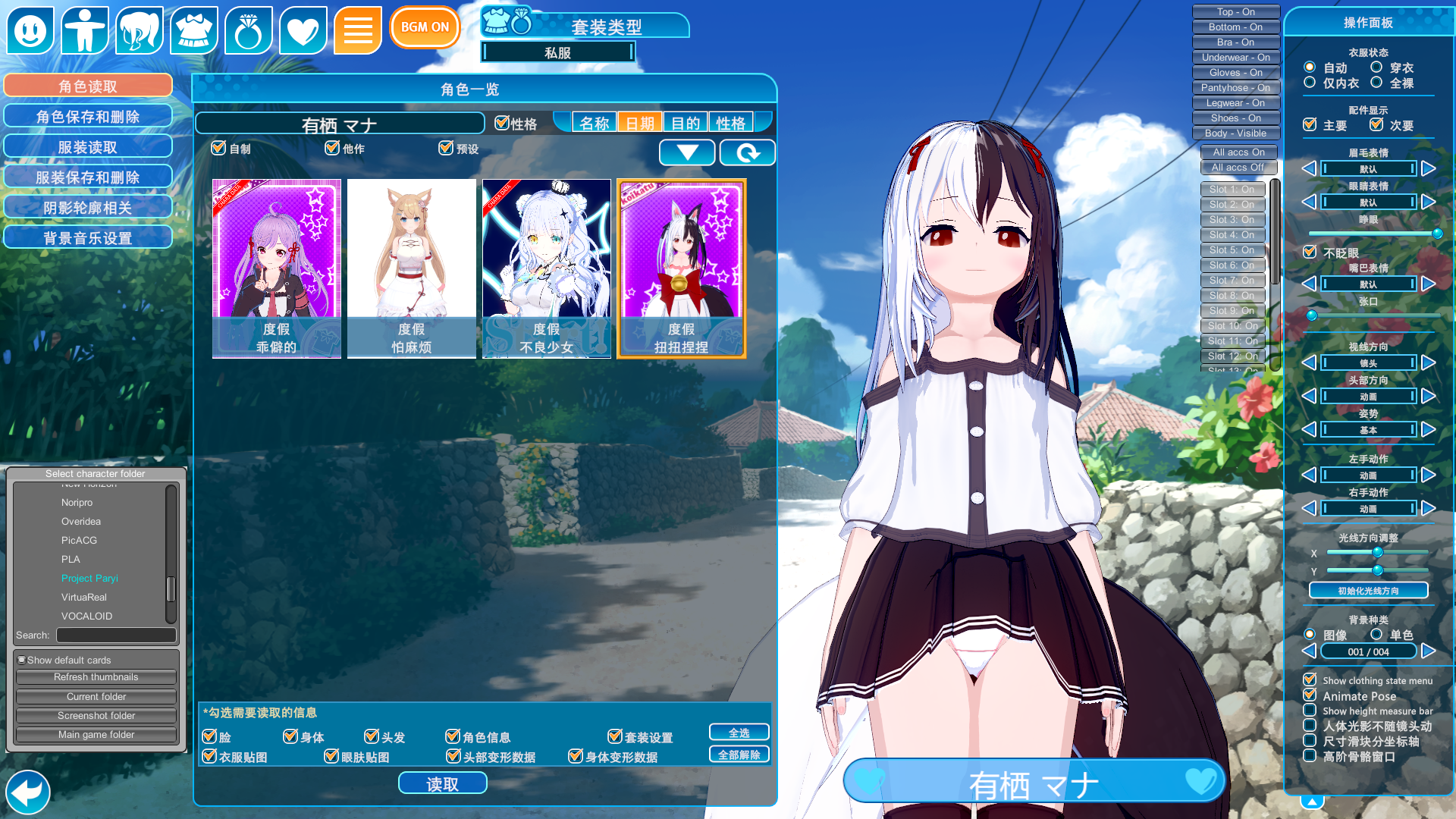Click the Refresh thumbnails button
The height and width of the screenshot is (819, 1456).
click(x=96, y=677)
